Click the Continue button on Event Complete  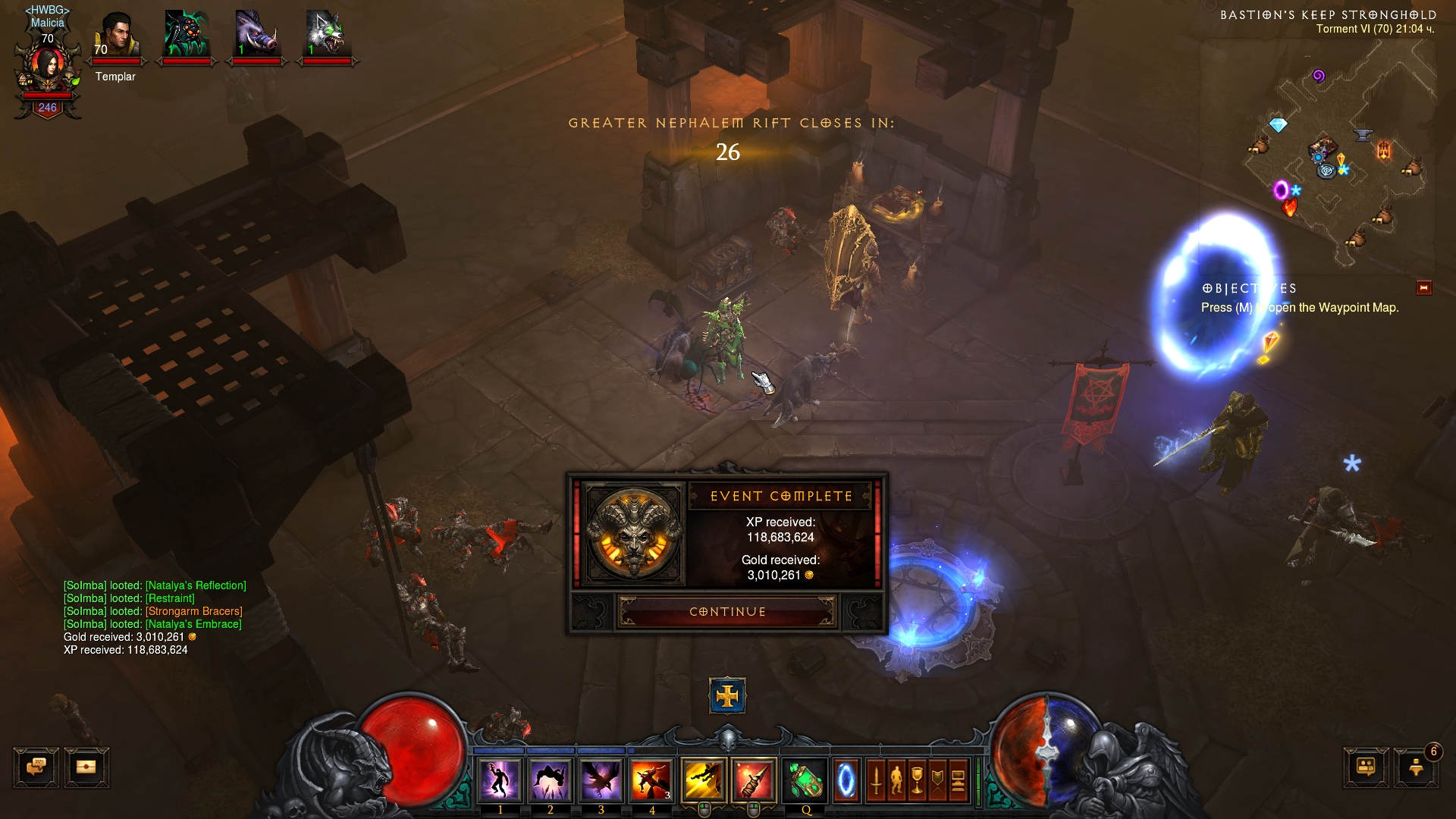coord(727,612)
